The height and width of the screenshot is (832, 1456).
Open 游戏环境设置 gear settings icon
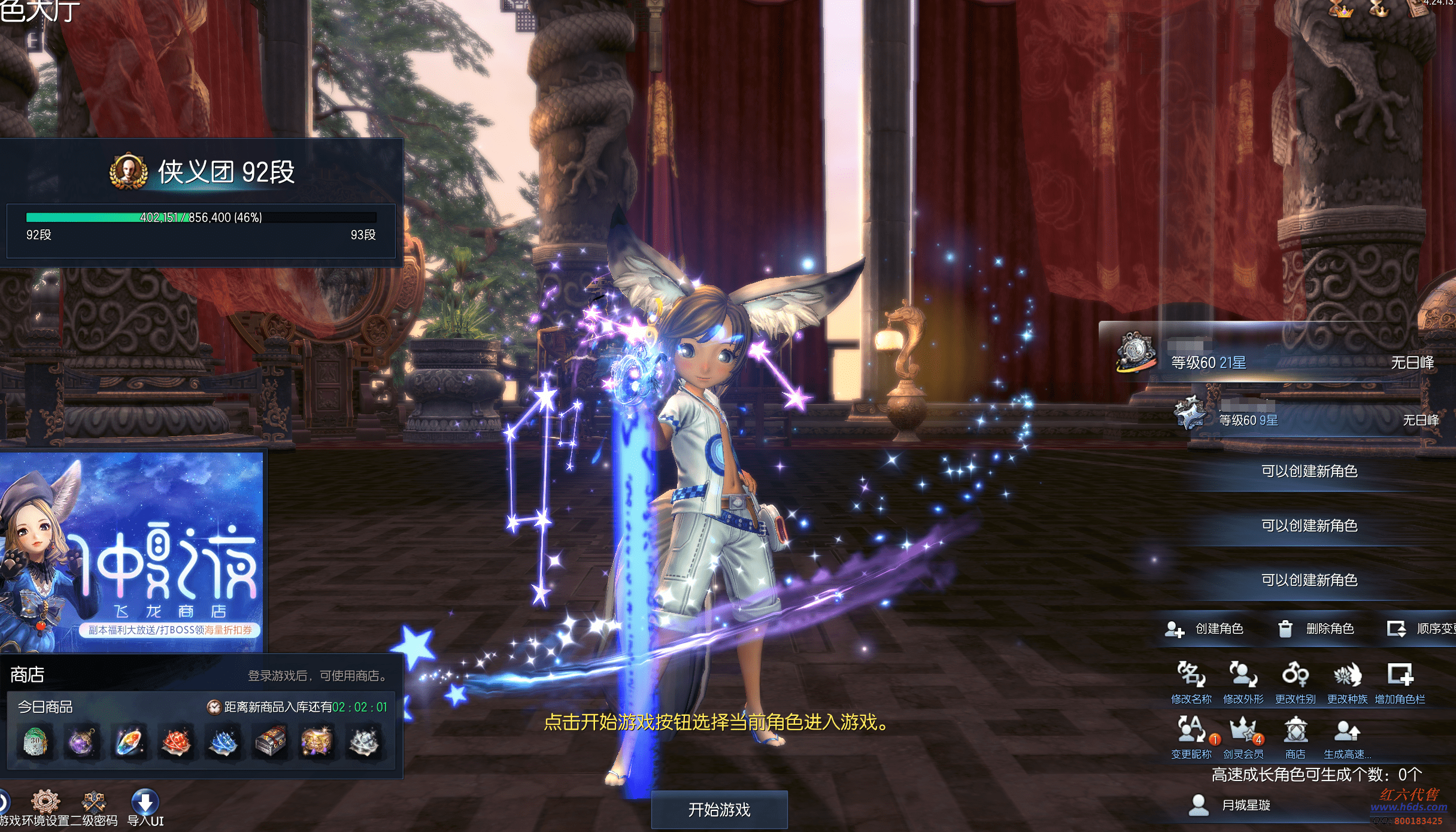(45, 803)
